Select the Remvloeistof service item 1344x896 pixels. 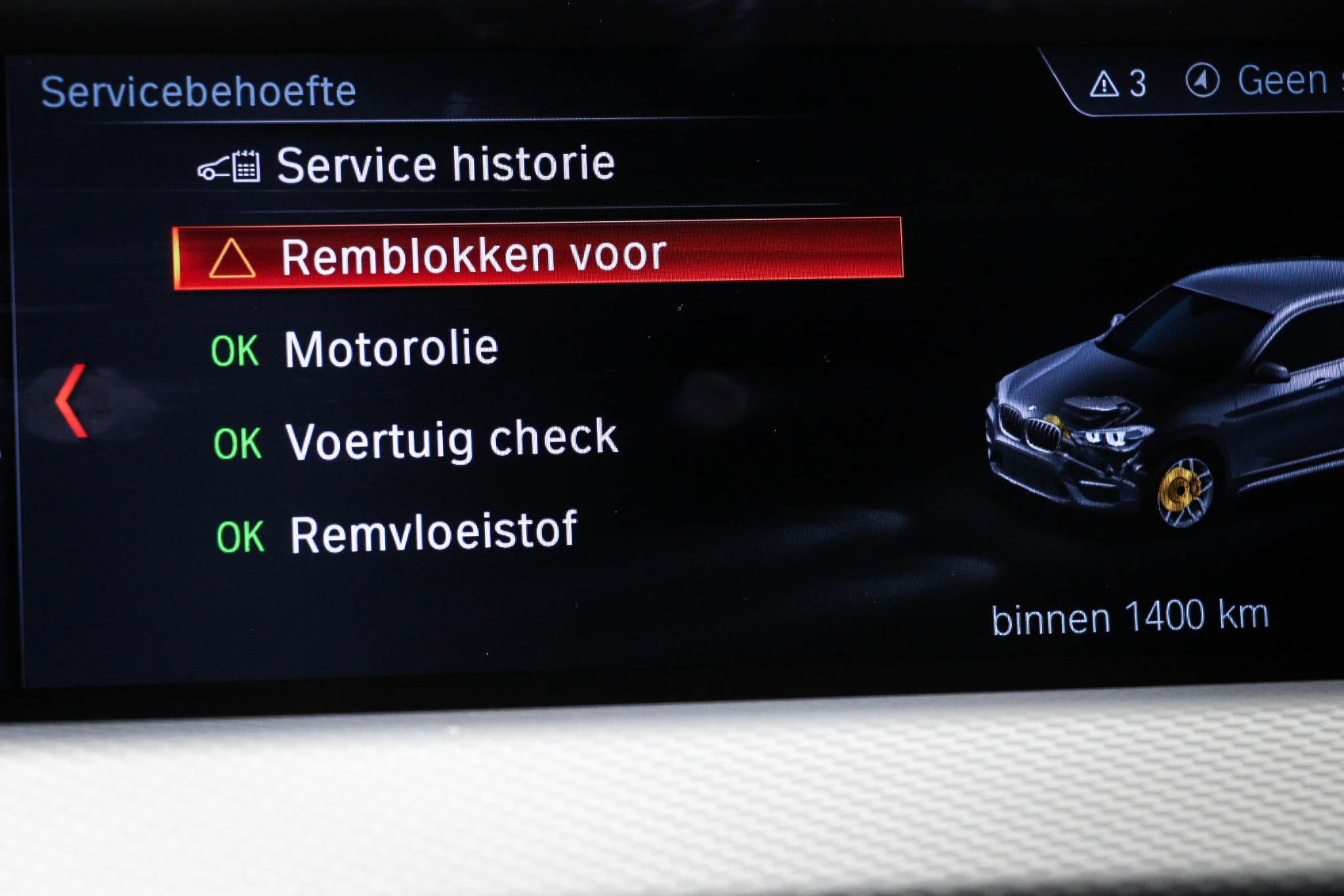(433, 533)
